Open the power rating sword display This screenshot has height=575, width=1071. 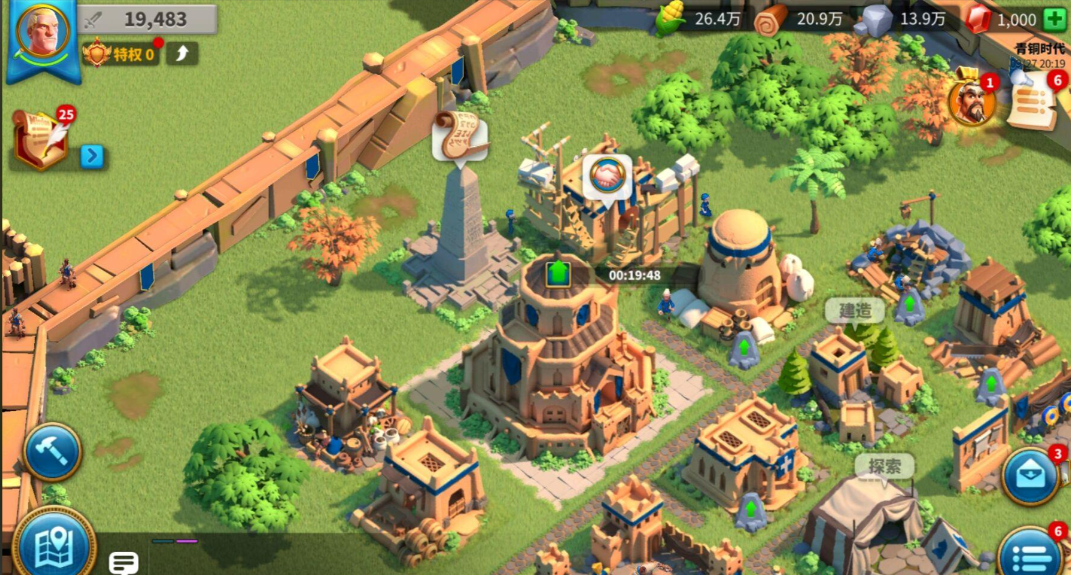[x=148, y=19]
